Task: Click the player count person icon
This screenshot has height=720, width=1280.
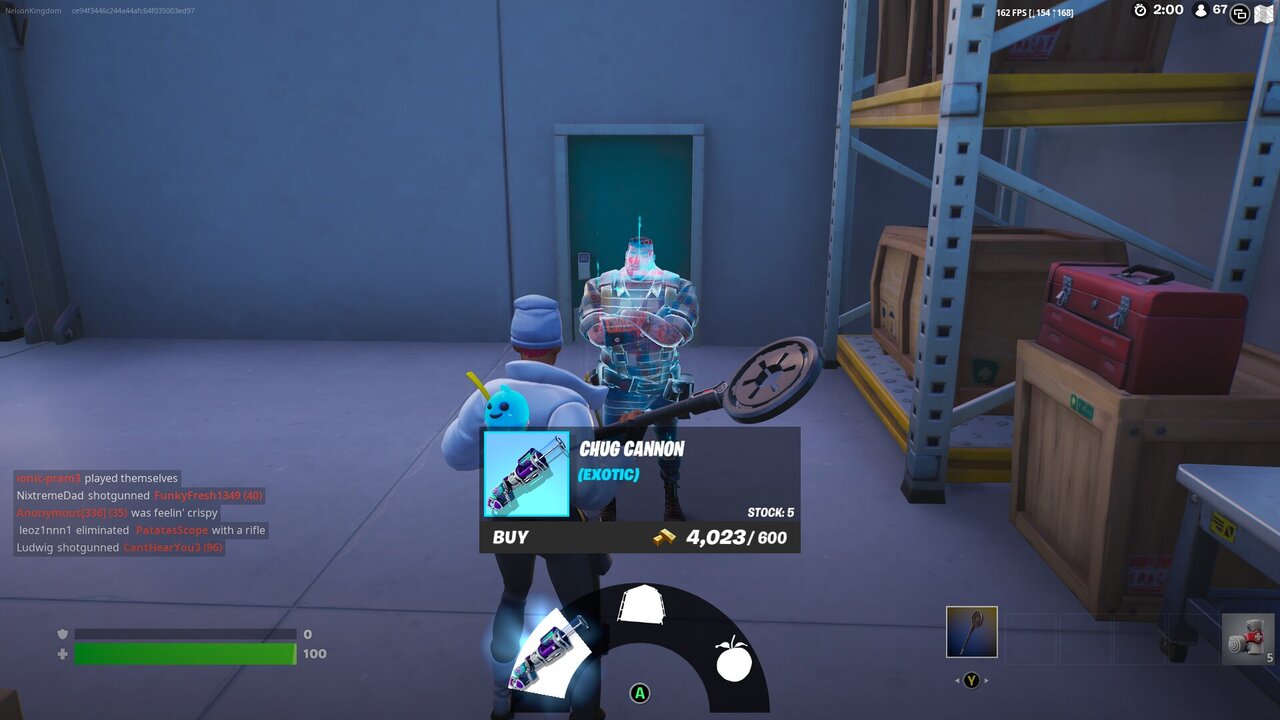Action: coord(1199,12)
